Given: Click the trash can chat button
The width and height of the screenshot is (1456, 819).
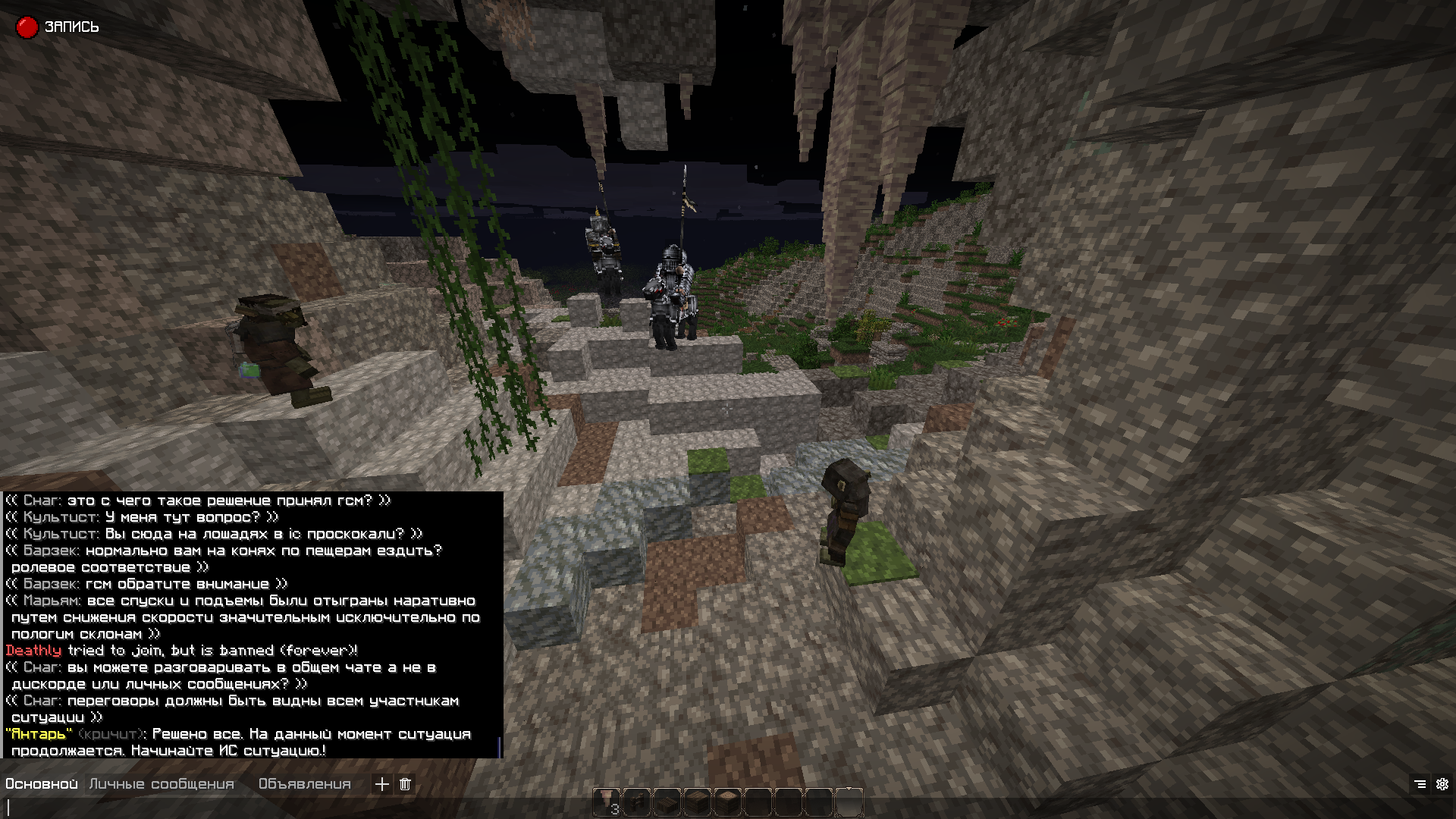Looking at the screenshot, I should (405, 784).
